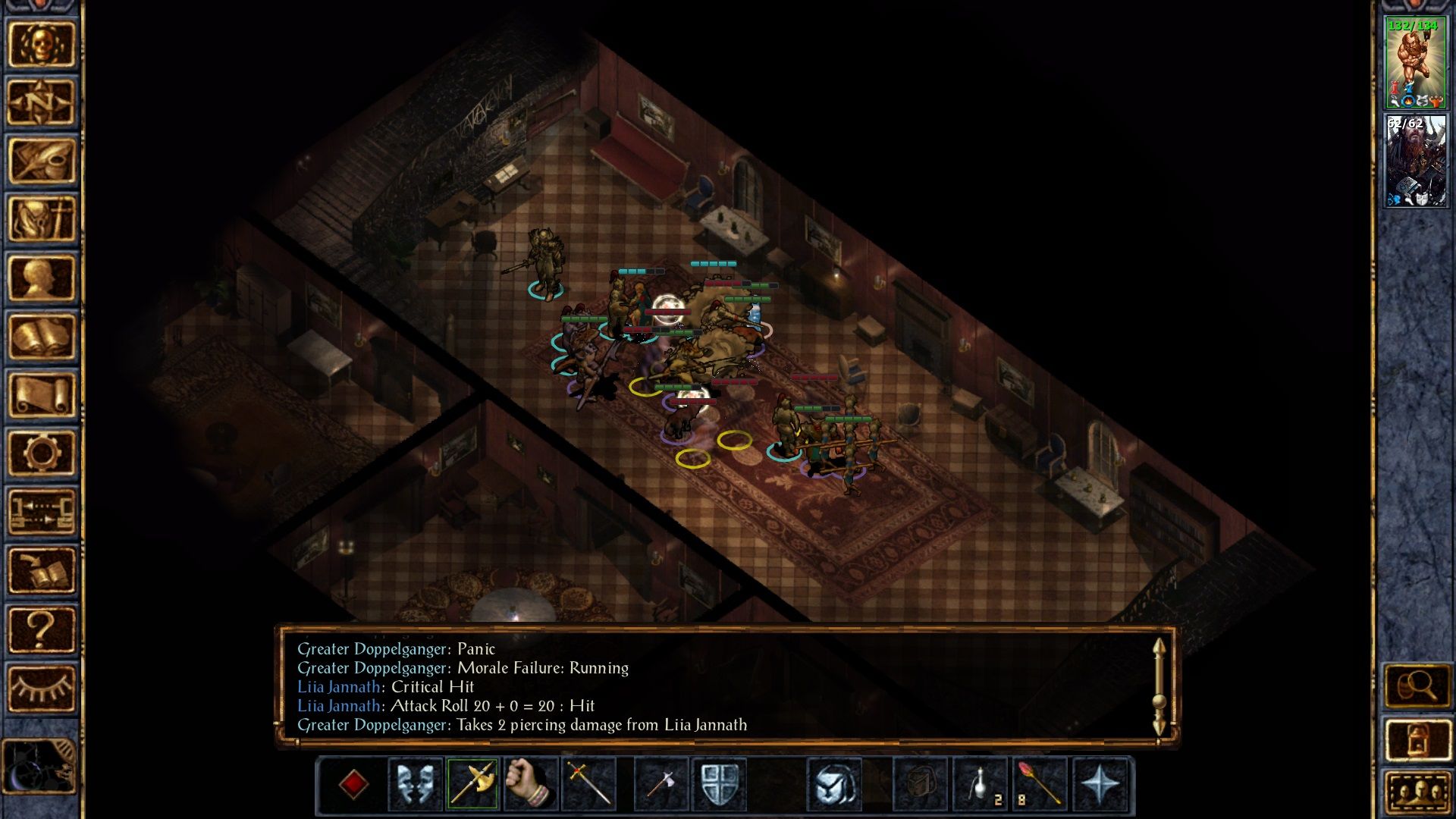Select the armored dwarf portrait with 62/62 HP
1456x819 pixels.
pyautogui.click(x=1415, y=161)
